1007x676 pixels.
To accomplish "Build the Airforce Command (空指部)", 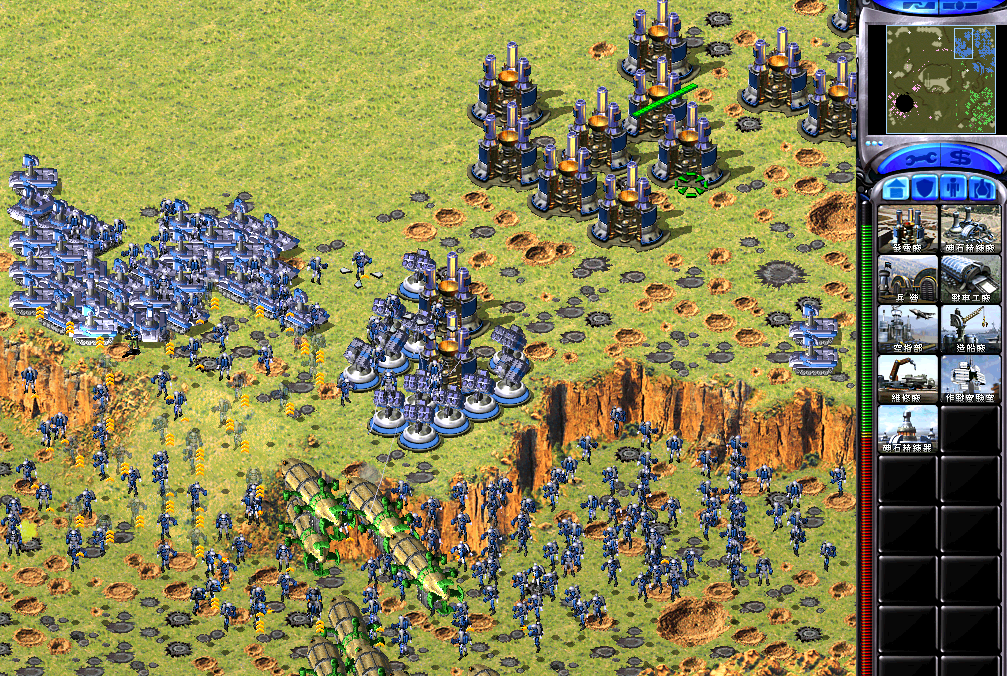I will [908, 329].
